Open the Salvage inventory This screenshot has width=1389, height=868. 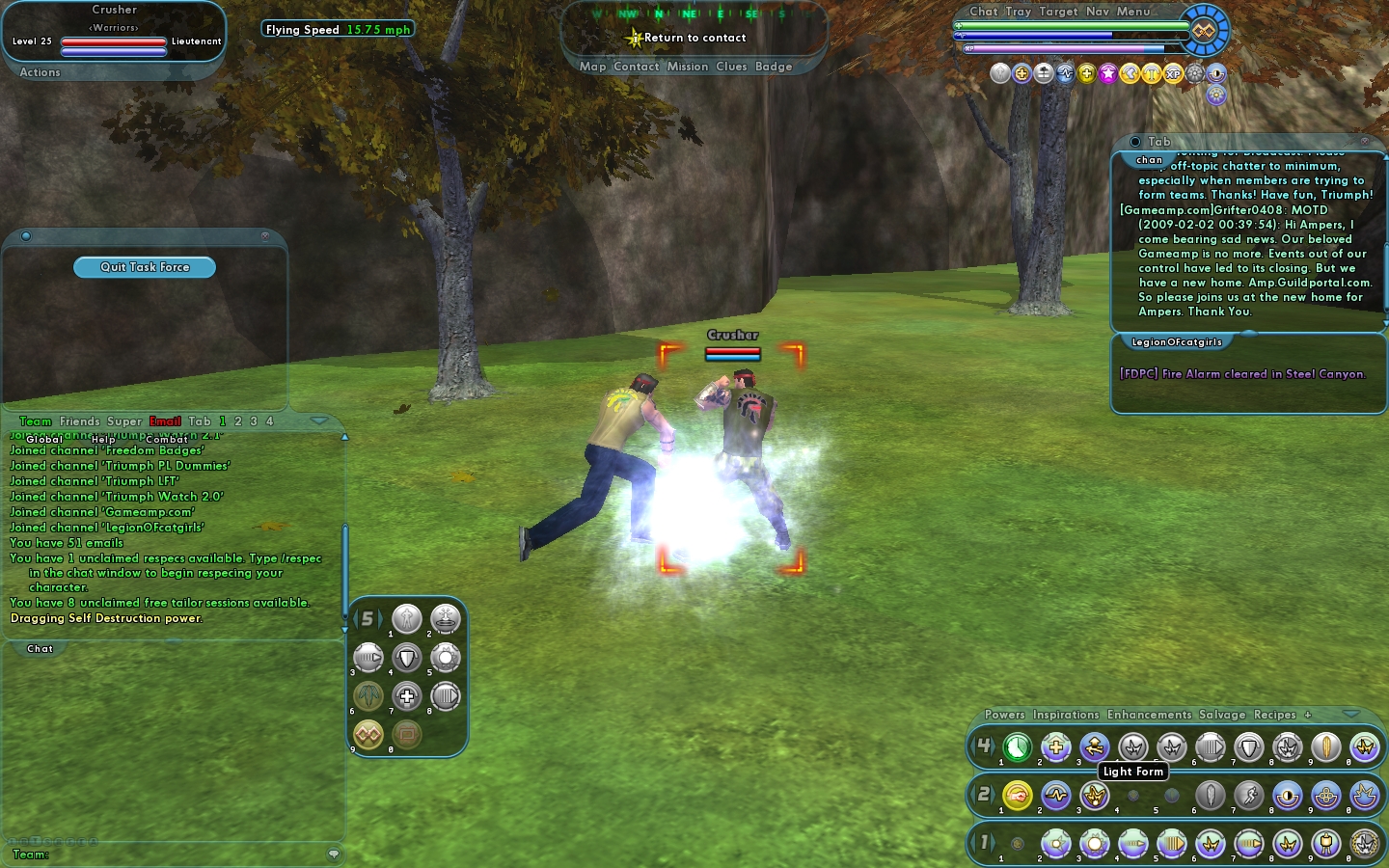(1221, 715)
